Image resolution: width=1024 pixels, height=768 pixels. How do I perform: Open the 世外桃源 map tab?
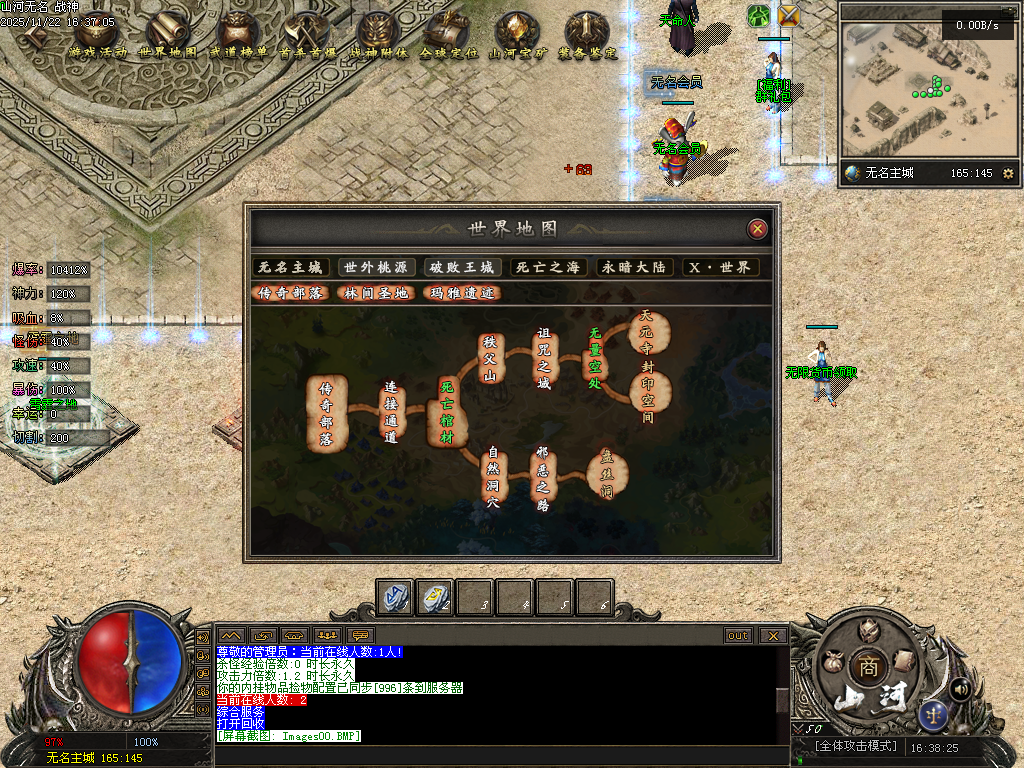tap(376, 268)
